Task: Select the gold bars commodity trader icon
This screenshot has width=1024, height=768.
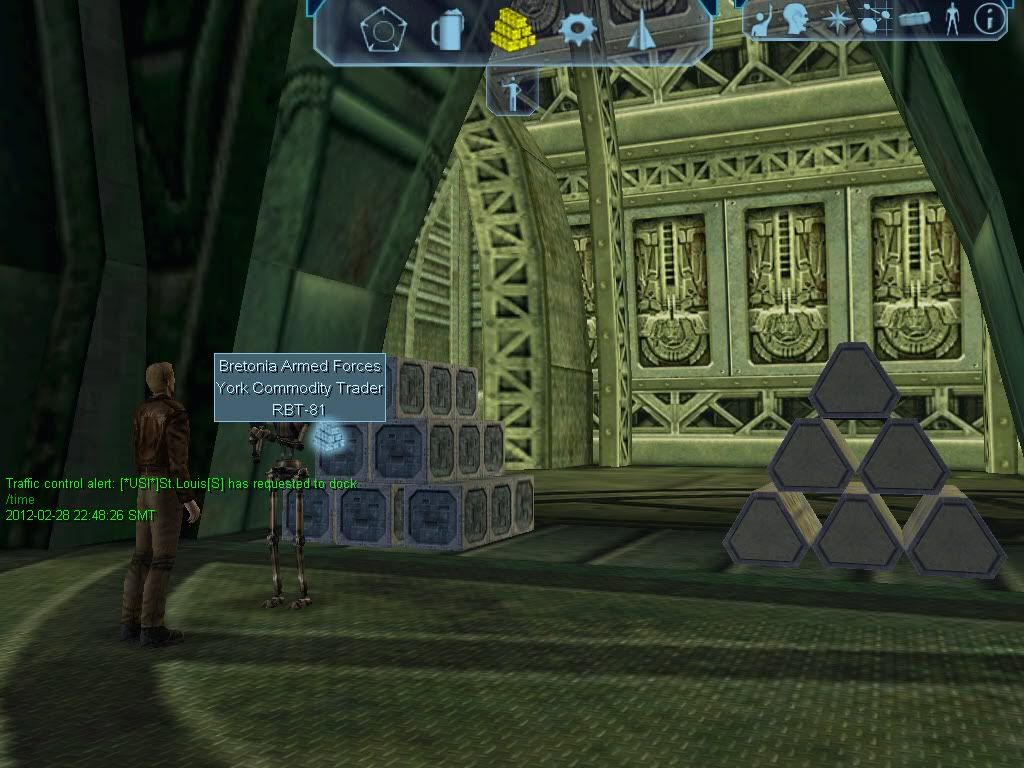Action: pos(512,30)
